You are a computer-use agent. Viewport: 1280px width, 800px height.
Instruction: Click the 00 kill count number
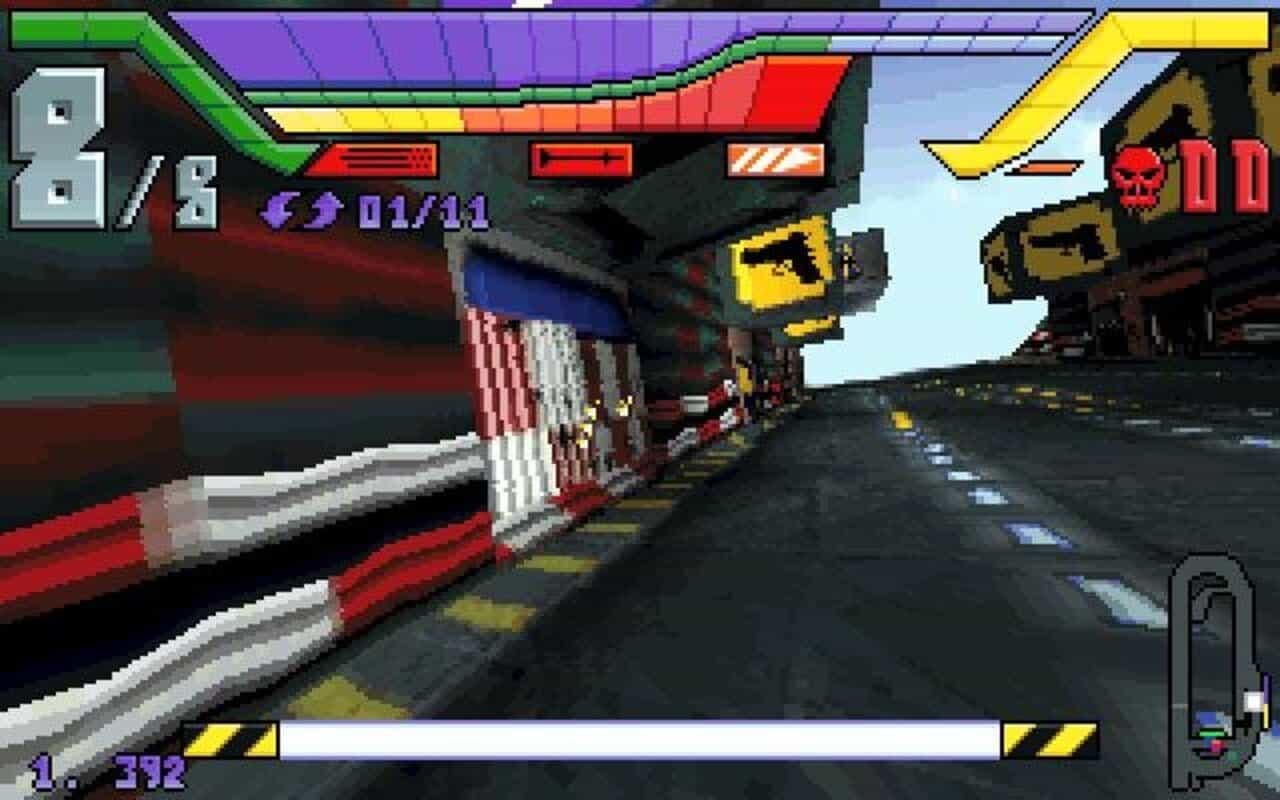1225,172
